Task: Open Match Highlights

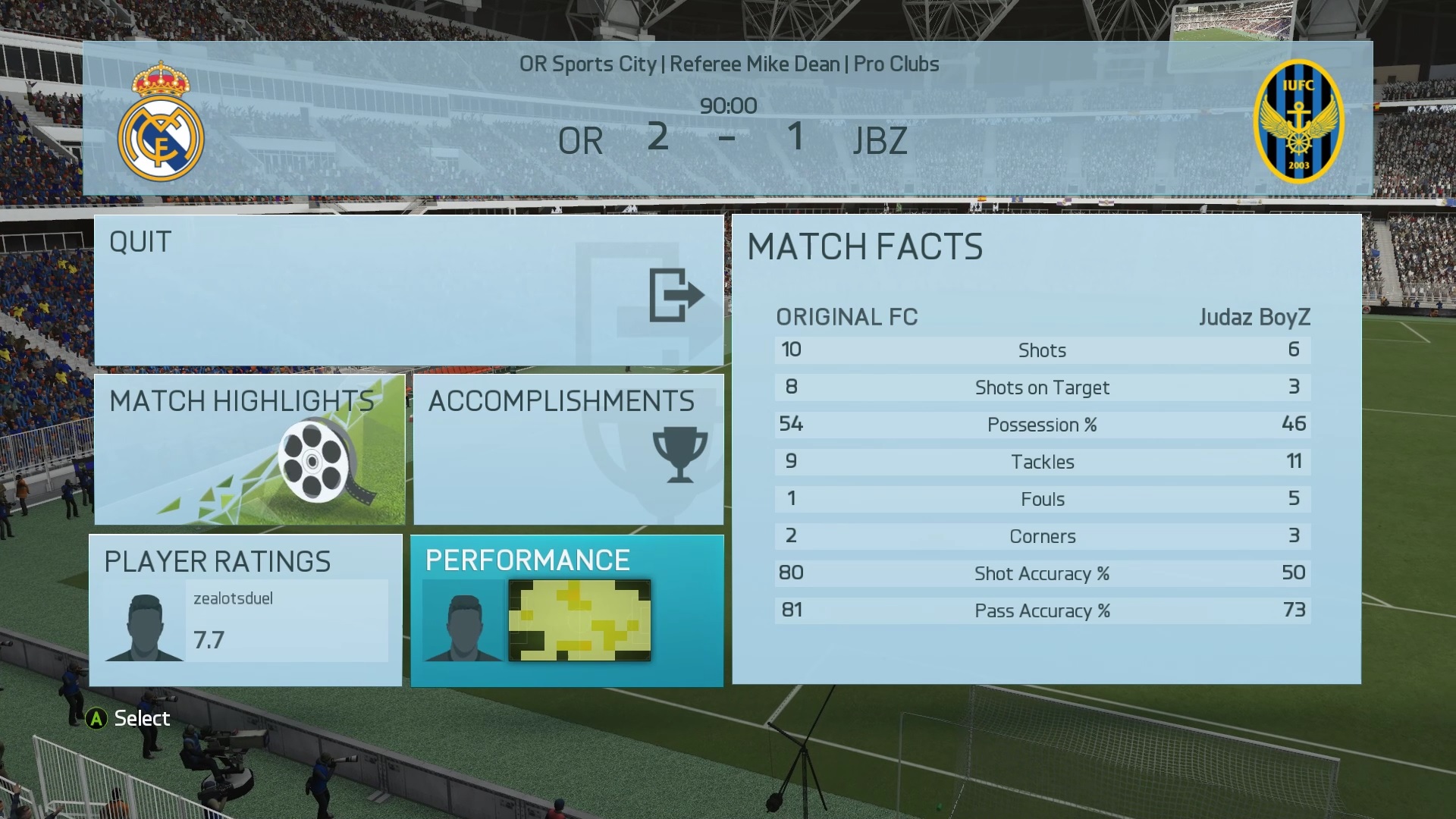Action: 249,449
